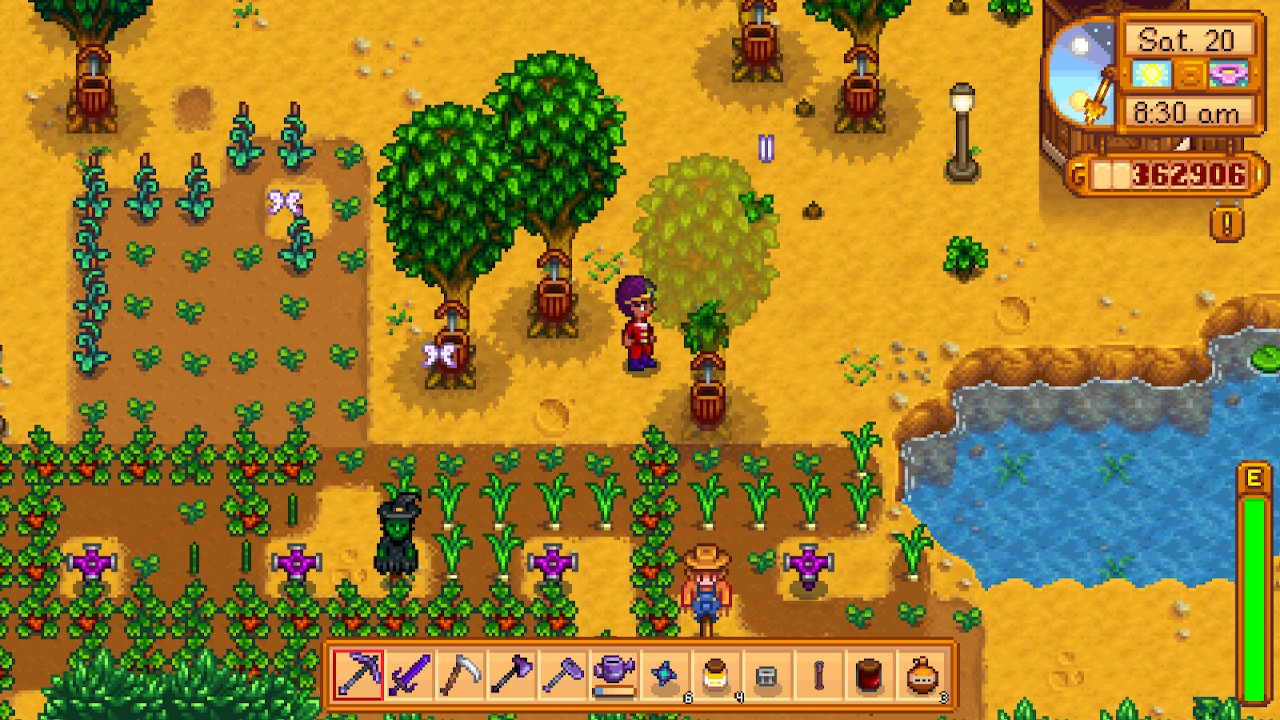Viewport: 1280px width, 720px height.
Task: Open the journal with the exclamation icon
Action: pos(1227,222)
